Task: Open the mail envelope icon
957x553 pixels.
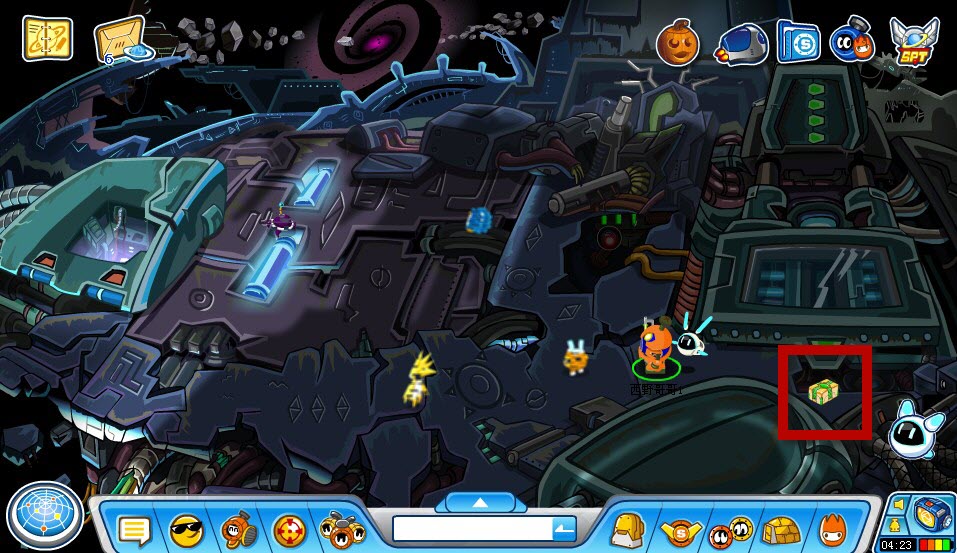Action: (121, 40)
